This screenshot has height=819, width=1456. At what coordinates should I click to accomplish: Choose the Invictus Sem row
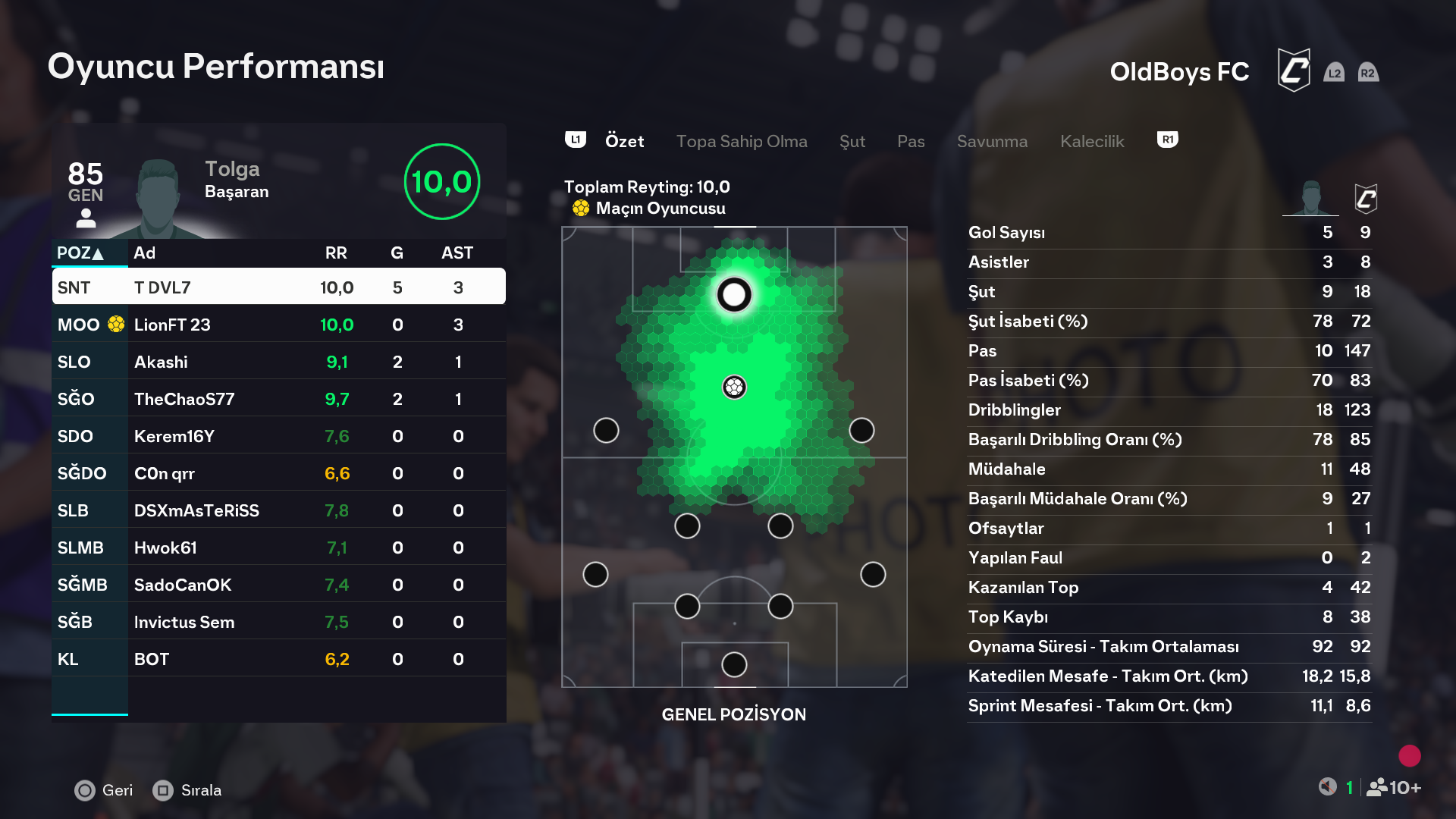tap(278, 622)
